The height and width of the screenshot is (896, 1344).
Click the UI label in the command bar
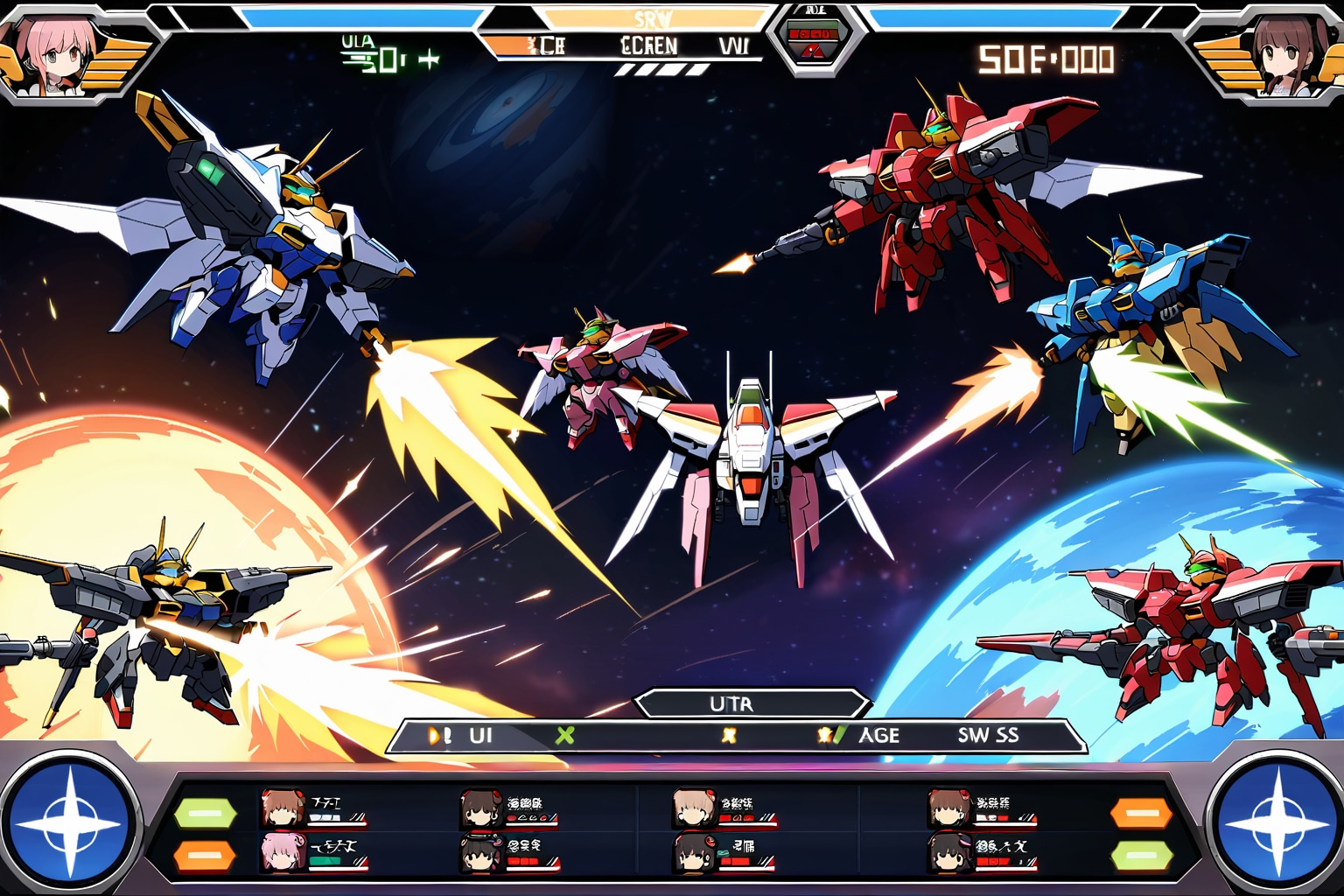[480, 736]
